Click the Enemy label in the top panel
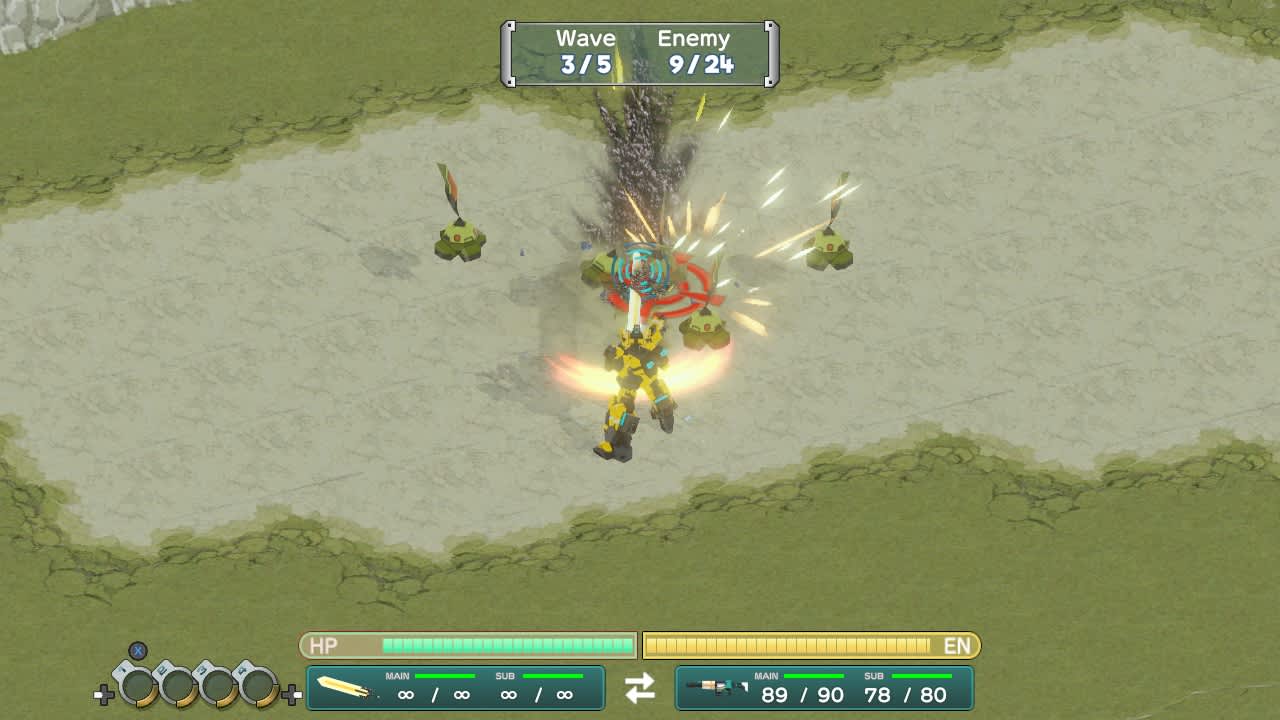 pyautogui.click(x=695, y=38)
